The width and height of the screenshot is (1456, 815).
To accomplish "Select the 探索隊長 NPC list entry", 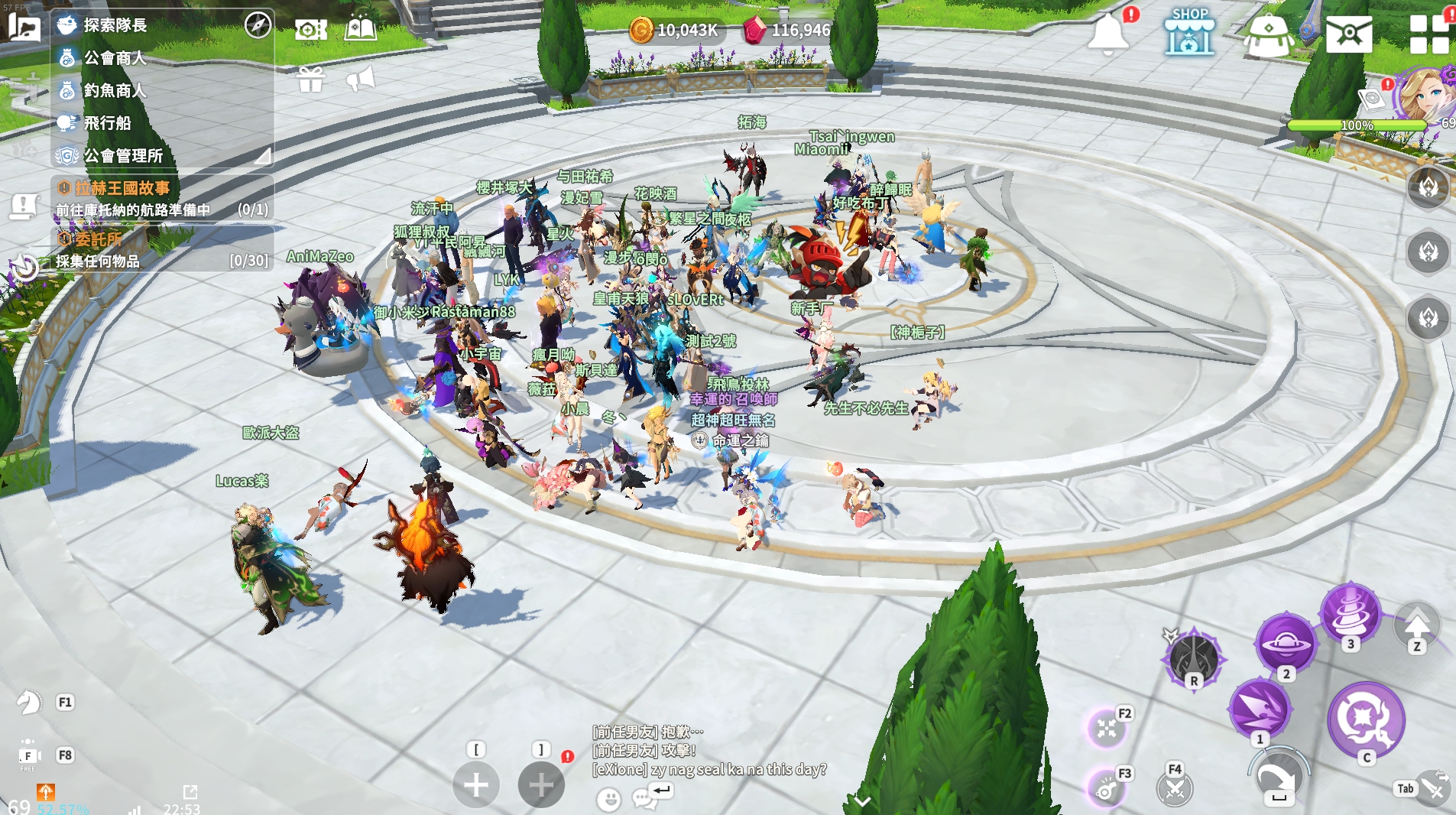I will click(115, 25).
